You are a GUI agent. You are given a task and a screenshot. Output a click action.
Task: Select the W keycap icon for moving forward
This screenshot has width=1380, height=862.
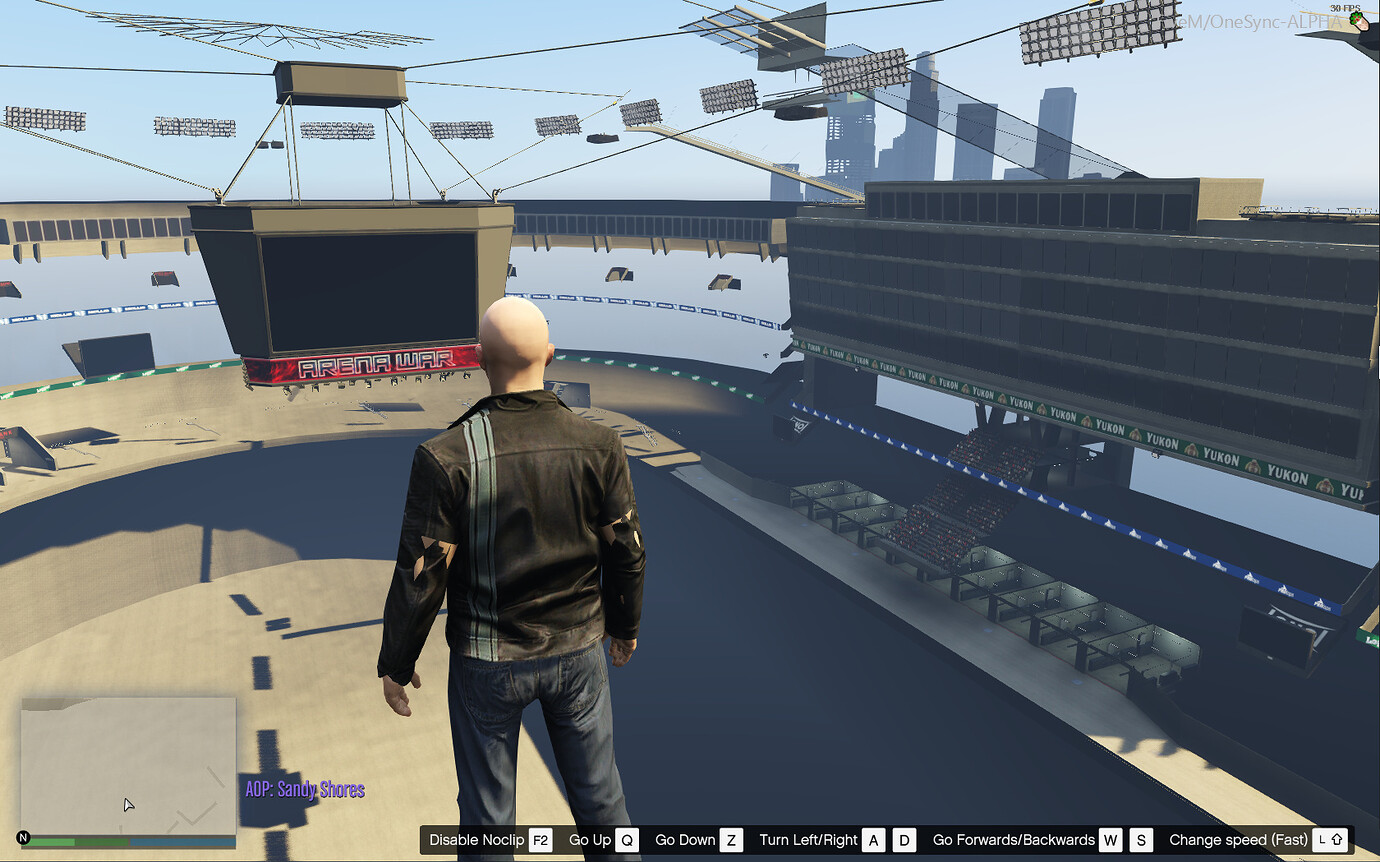click(x=1111, y=840)
